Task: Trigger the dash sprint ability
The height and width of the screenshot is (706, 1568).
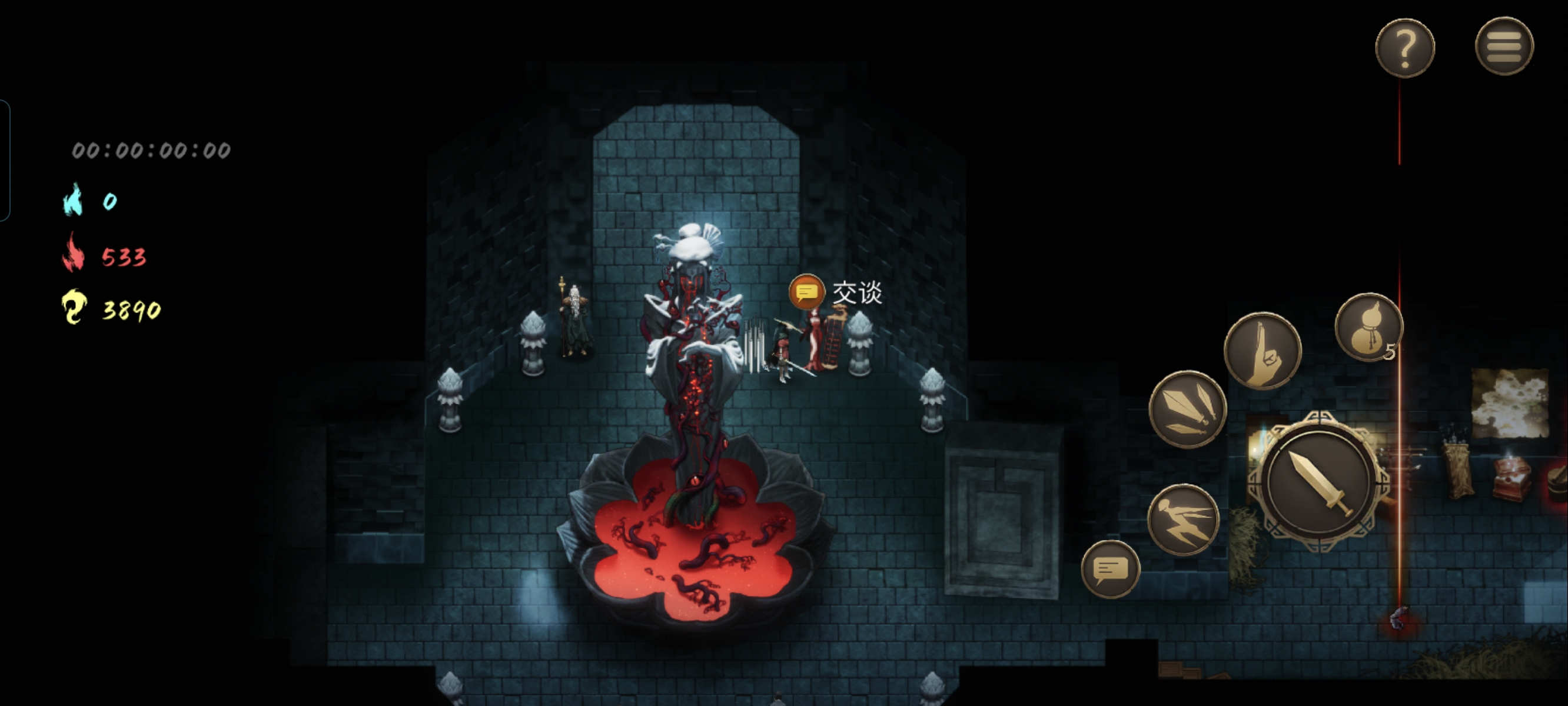Action: 1183,520
